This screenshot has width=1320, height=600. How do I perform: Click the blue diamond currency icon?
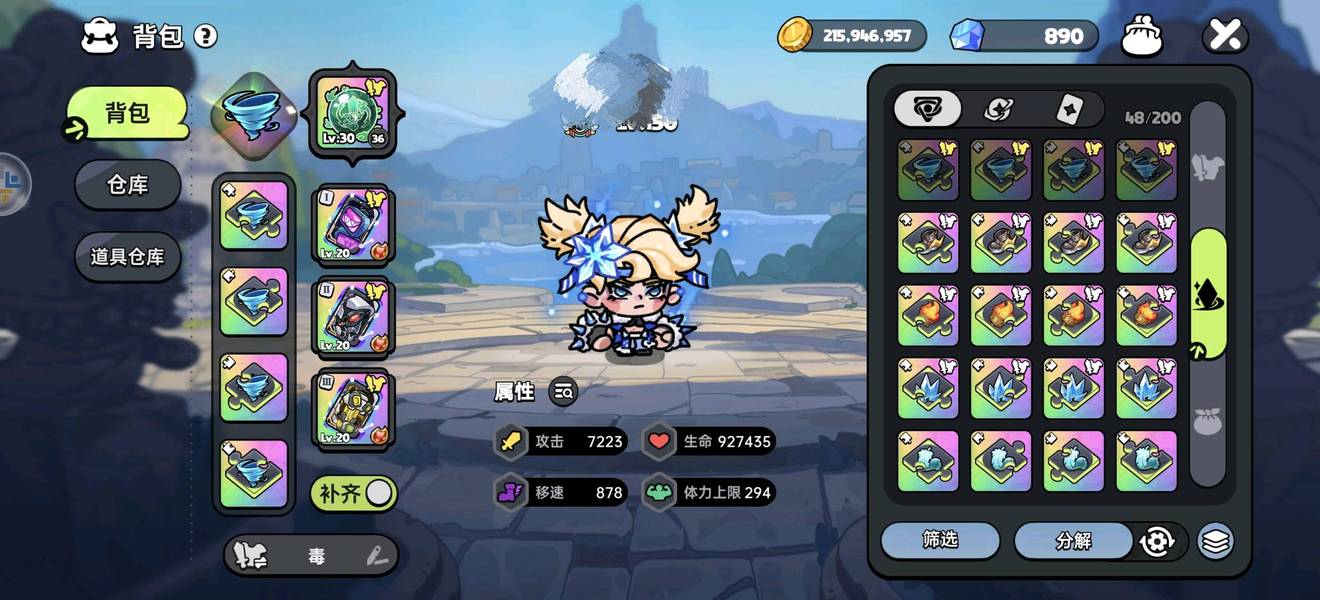(967, 36)
